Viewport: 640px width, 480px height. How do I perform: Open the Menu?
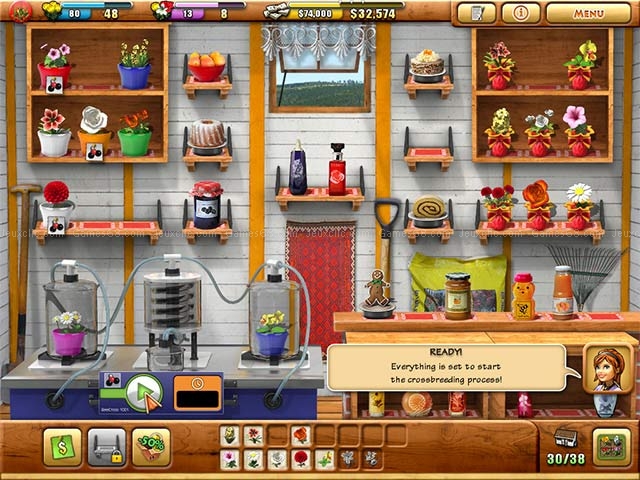[588, 14]
